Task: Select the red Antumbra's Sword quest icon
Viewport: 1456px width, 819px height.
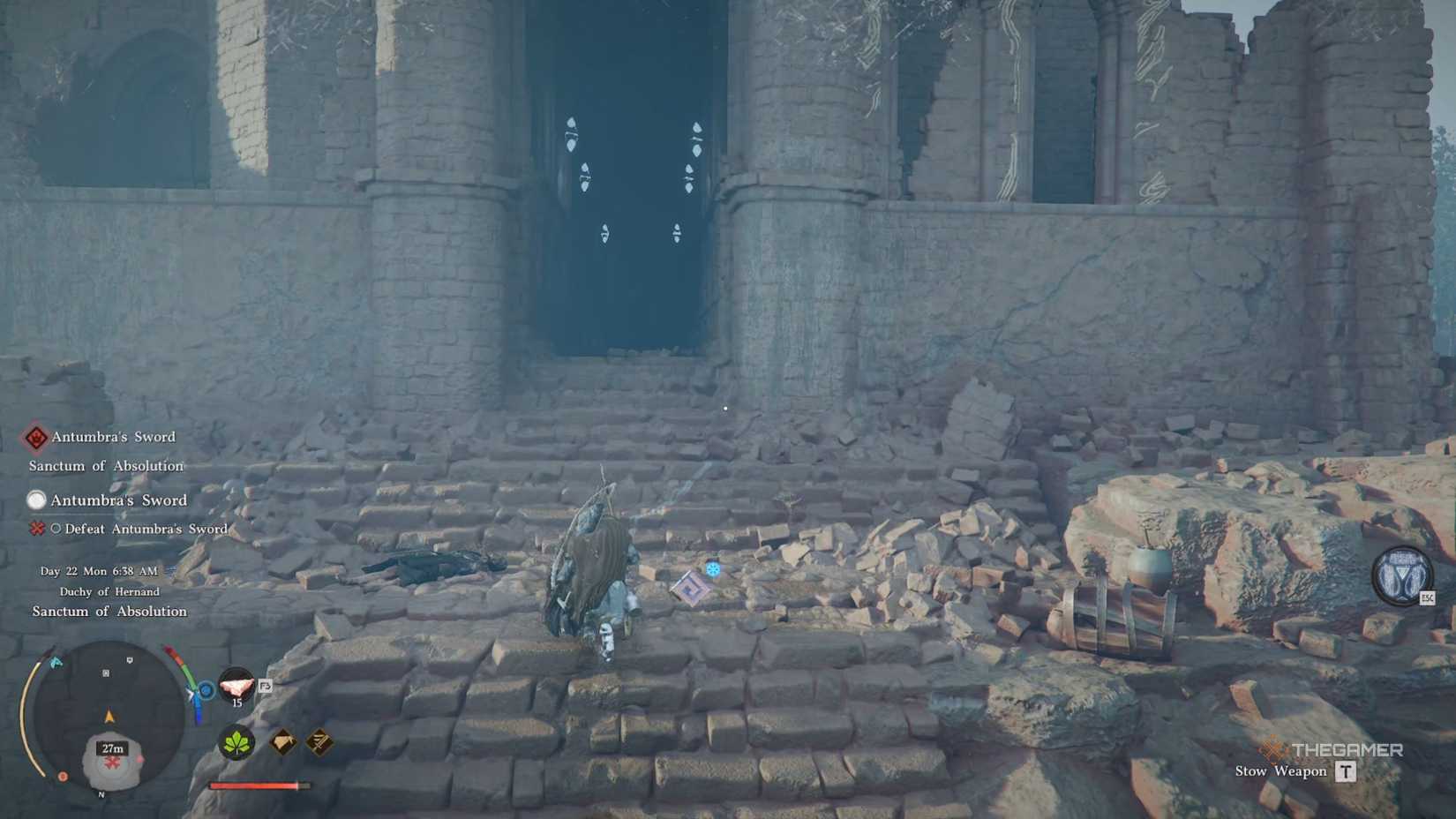Action: pos(36,439)
